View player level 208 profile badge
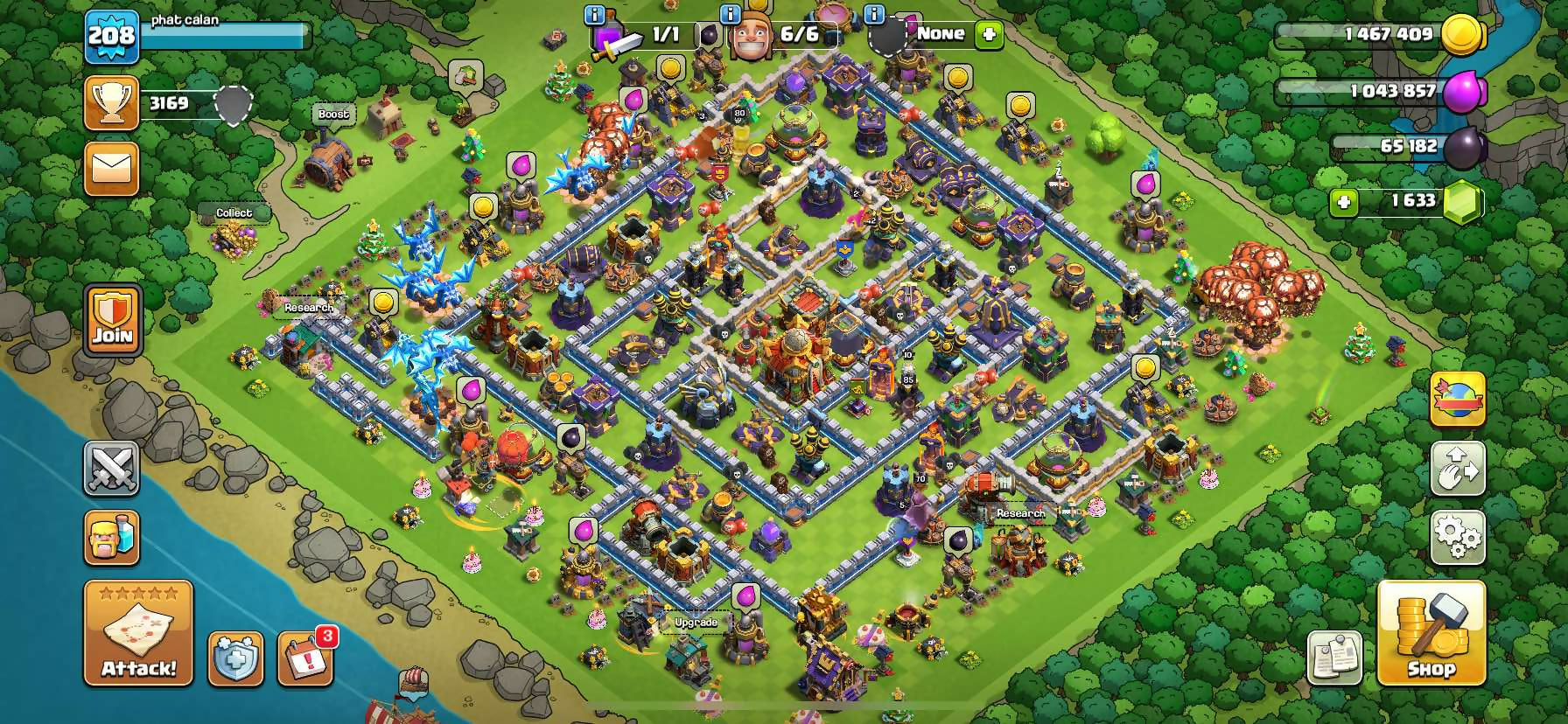Screen dimensions: 1568x724 (x=112, y=37)
